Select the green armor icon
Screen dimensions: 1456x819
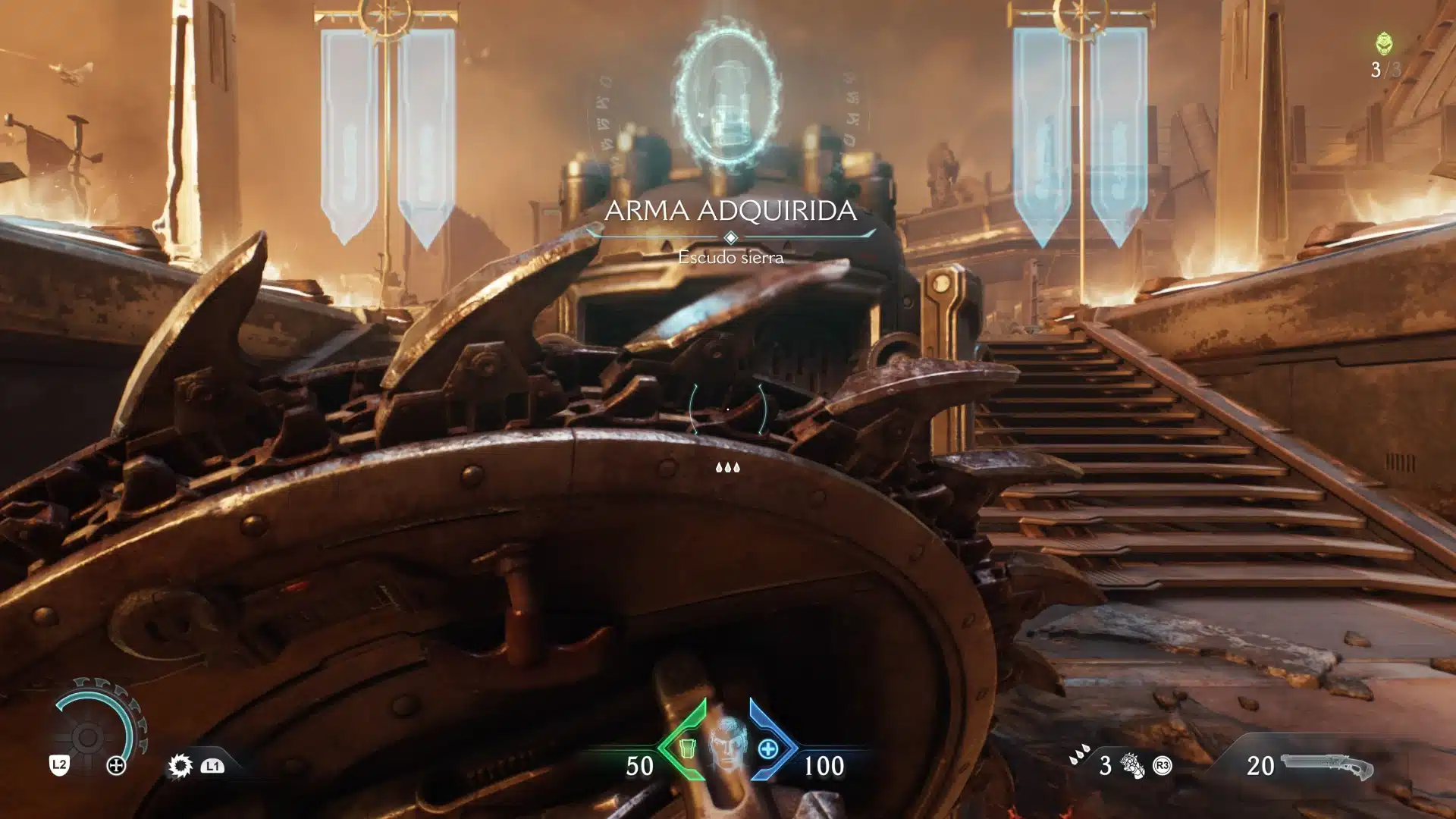pos(687,748)
